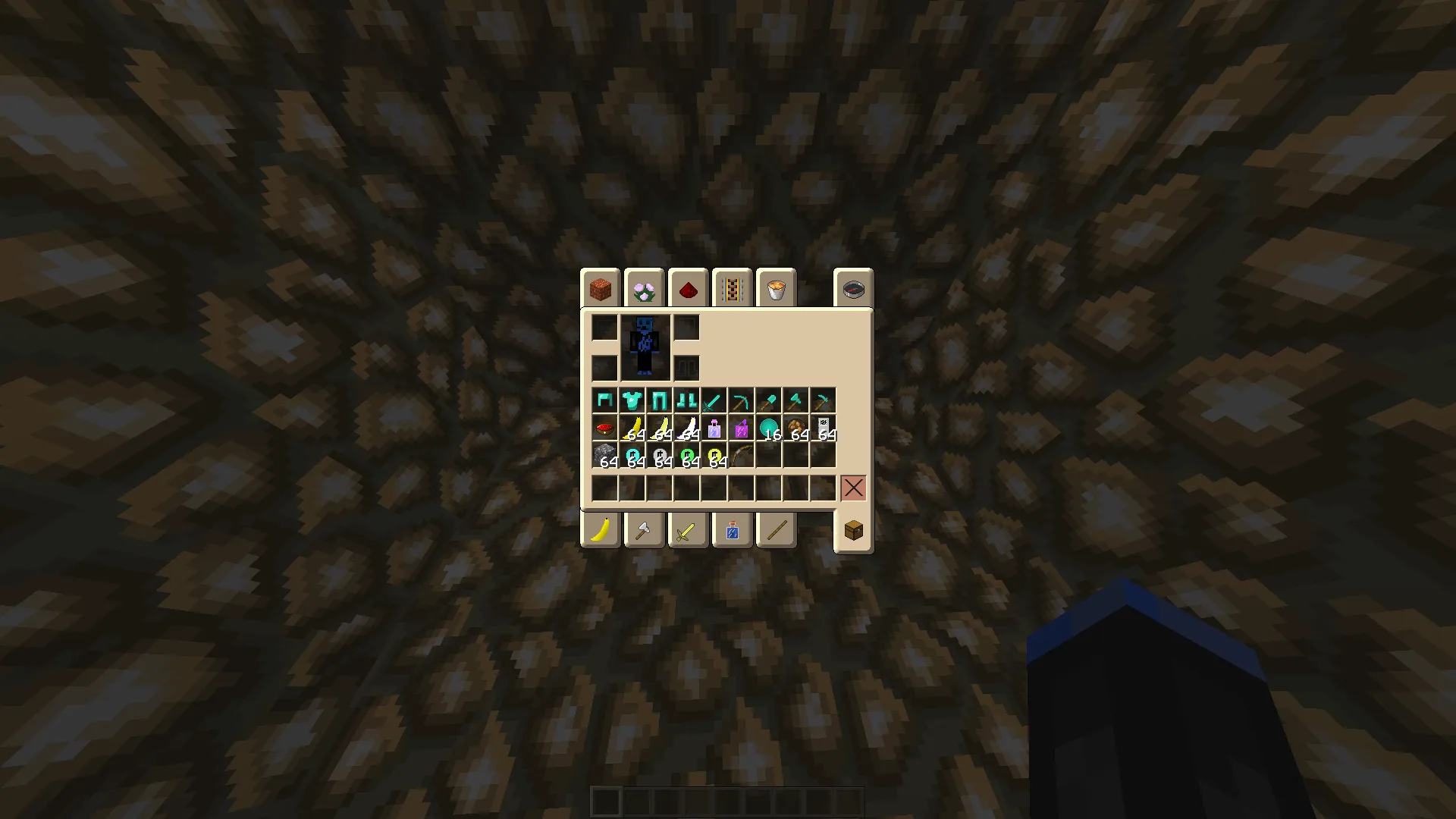Select the Survival Inventory chest icon
1456x819 pixels.
click(x=853, y=529)
